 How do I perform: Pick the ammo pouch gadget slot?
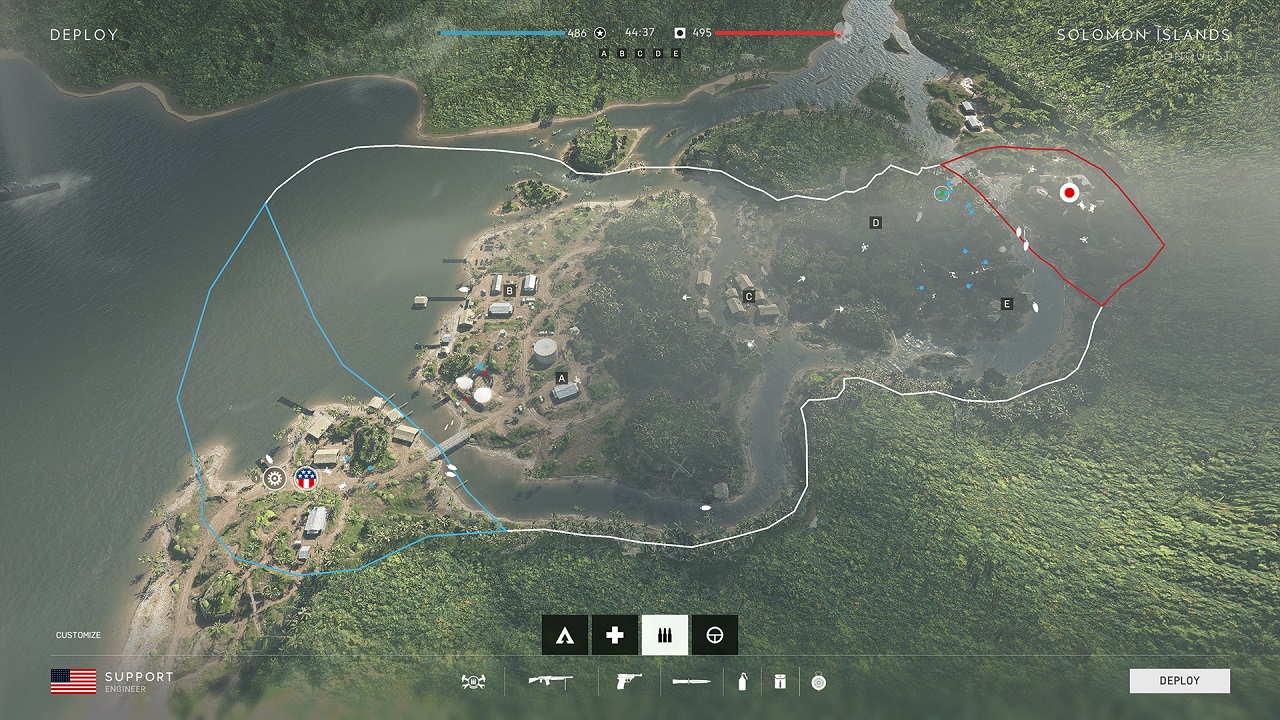click(780, 682)
